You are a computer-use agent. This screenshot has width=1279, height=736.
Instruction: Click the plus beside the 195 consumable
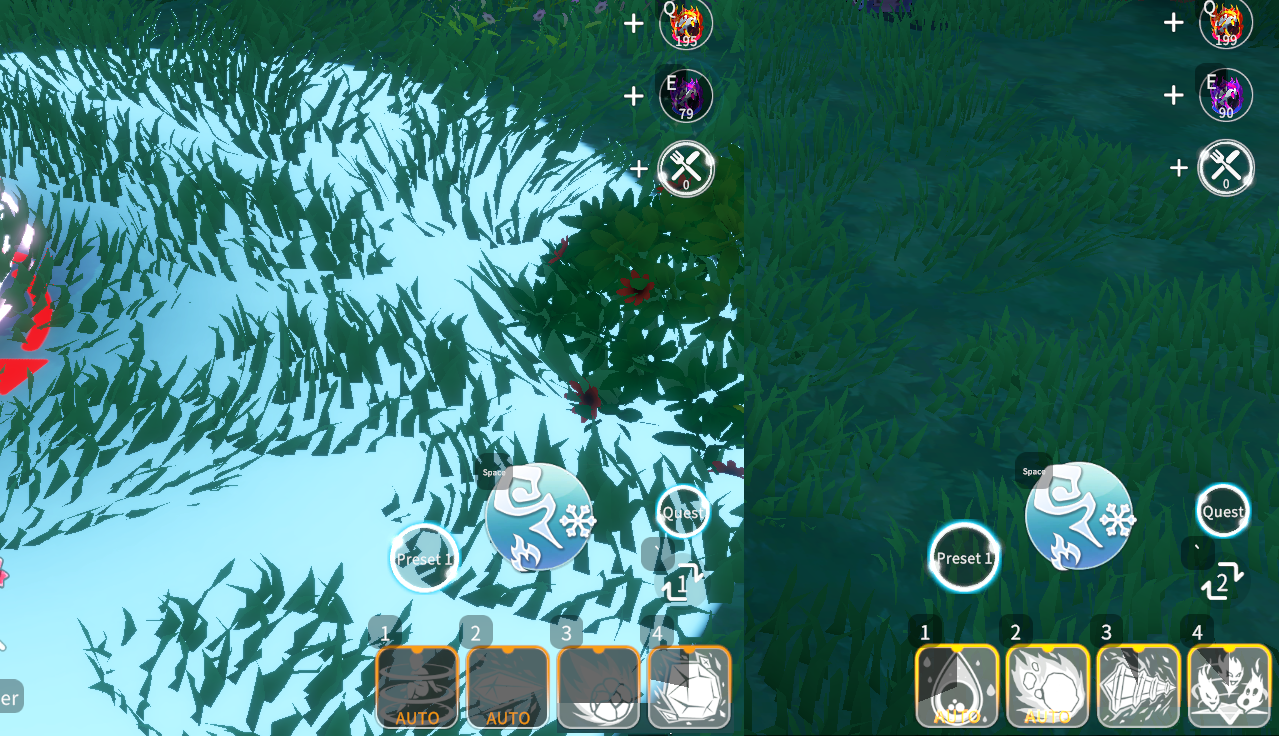[x=634, y=23]
